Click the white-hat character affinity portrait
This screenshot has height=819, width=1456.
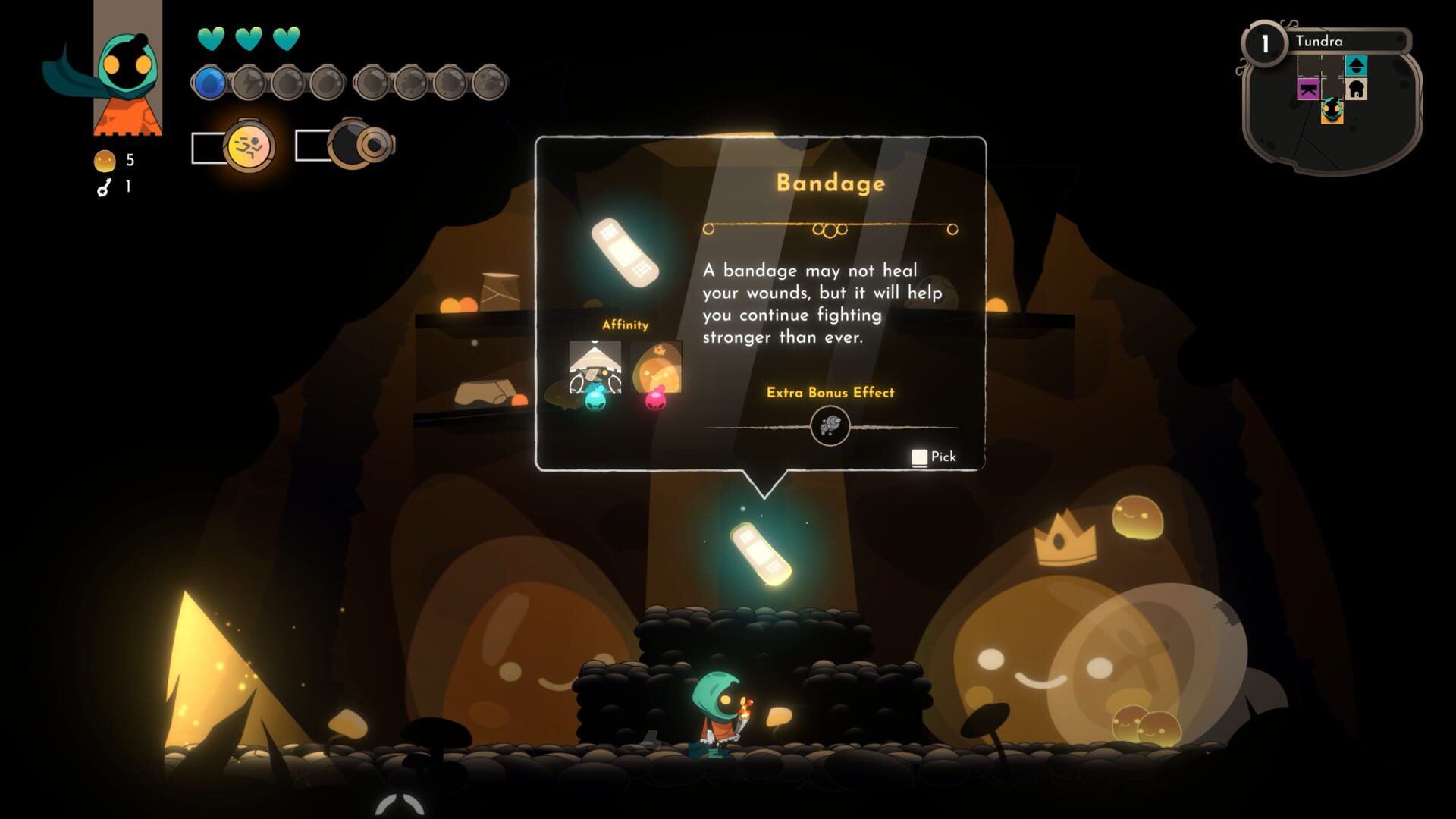(x=595, y=367)
